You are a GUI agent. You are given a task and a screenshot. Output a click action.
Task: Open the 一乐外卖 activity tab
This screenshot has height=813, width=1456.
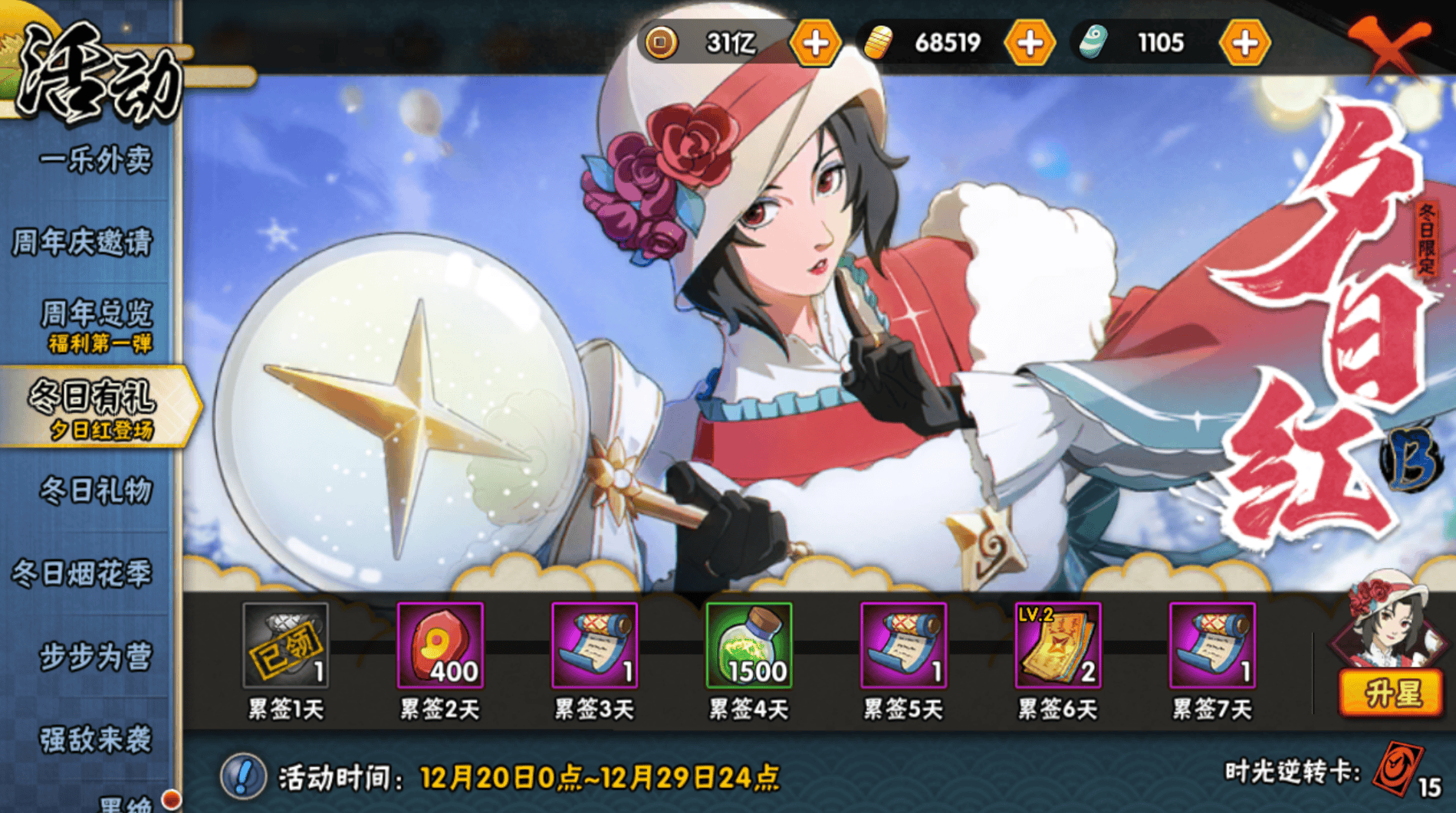point(96,160)
